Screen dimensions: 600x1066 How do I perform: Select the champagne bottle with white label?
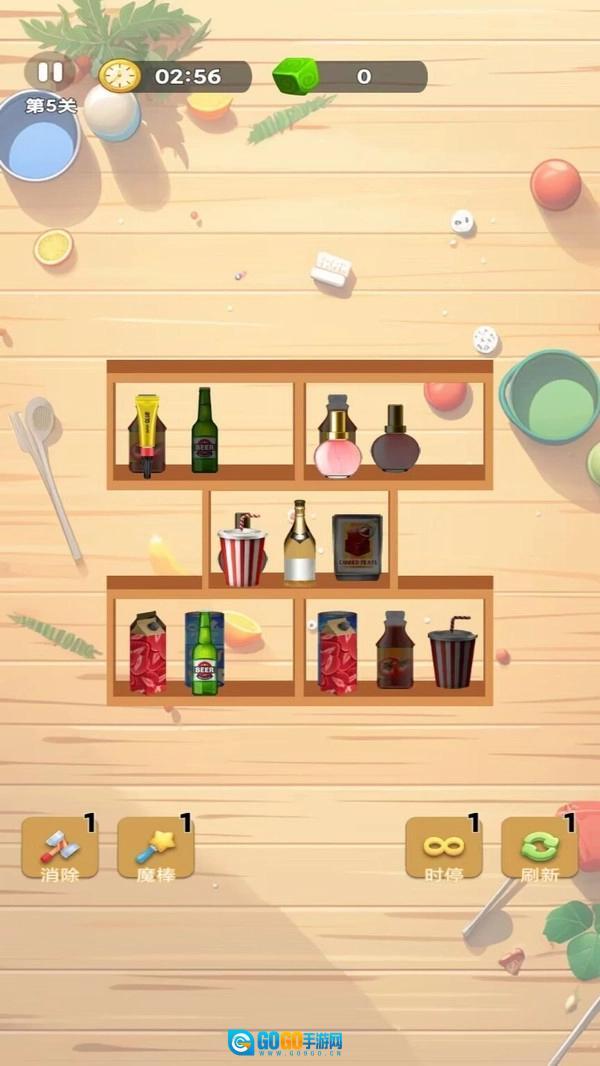pyautogui.click(x=299, y=545)
